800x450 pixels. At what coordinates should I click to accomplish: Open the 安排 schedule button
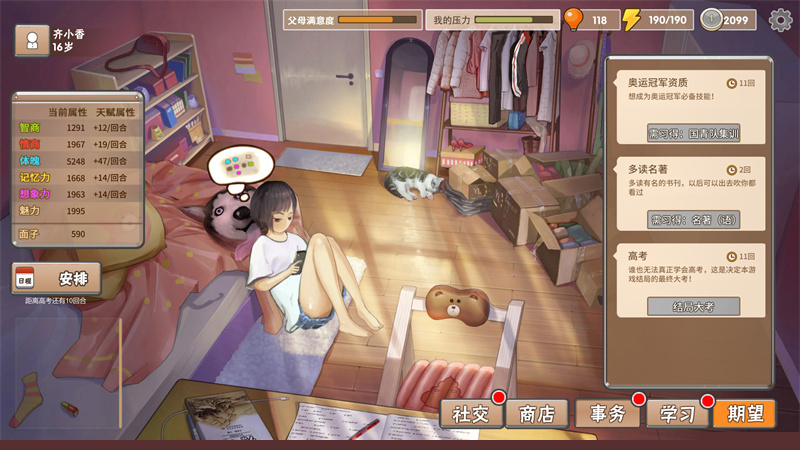57,279
